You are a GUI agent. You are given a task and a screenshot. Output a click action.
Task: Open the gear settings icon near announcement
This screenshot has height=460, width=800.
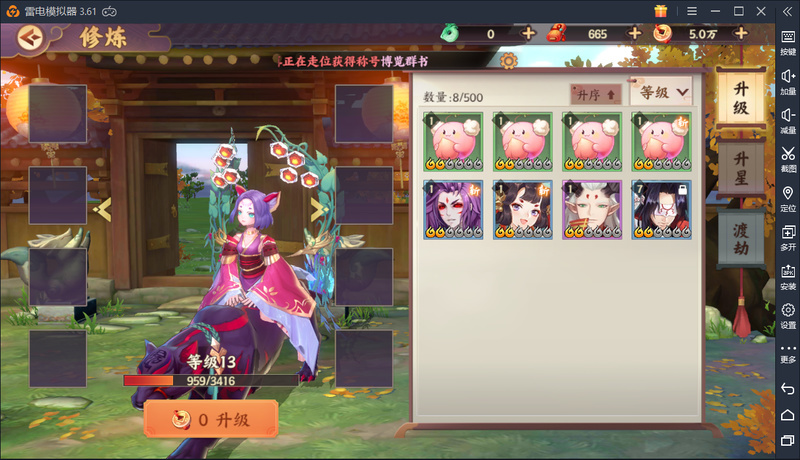[x=508, y=60]
